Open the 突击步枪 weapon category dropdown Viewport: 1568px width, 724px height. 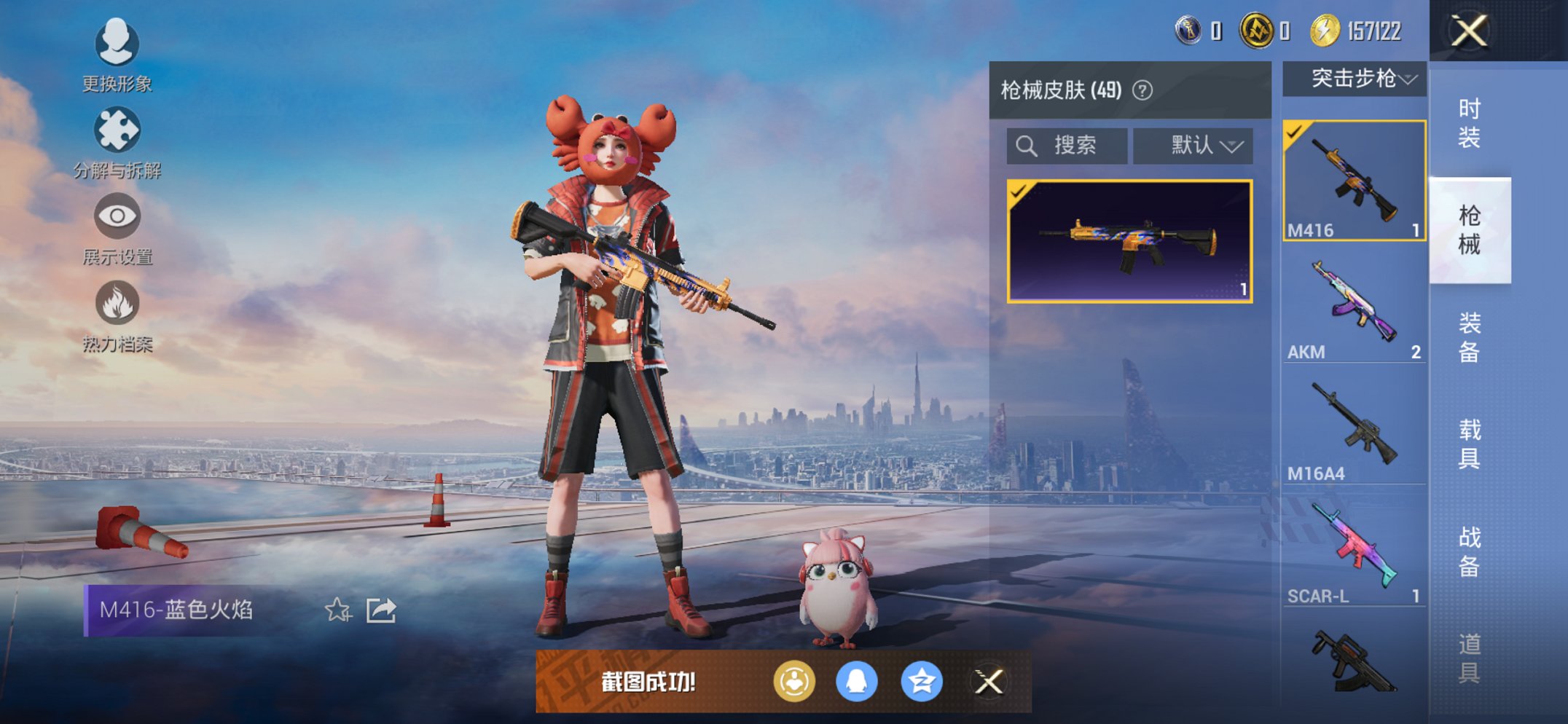click(x=1352, y=80)
